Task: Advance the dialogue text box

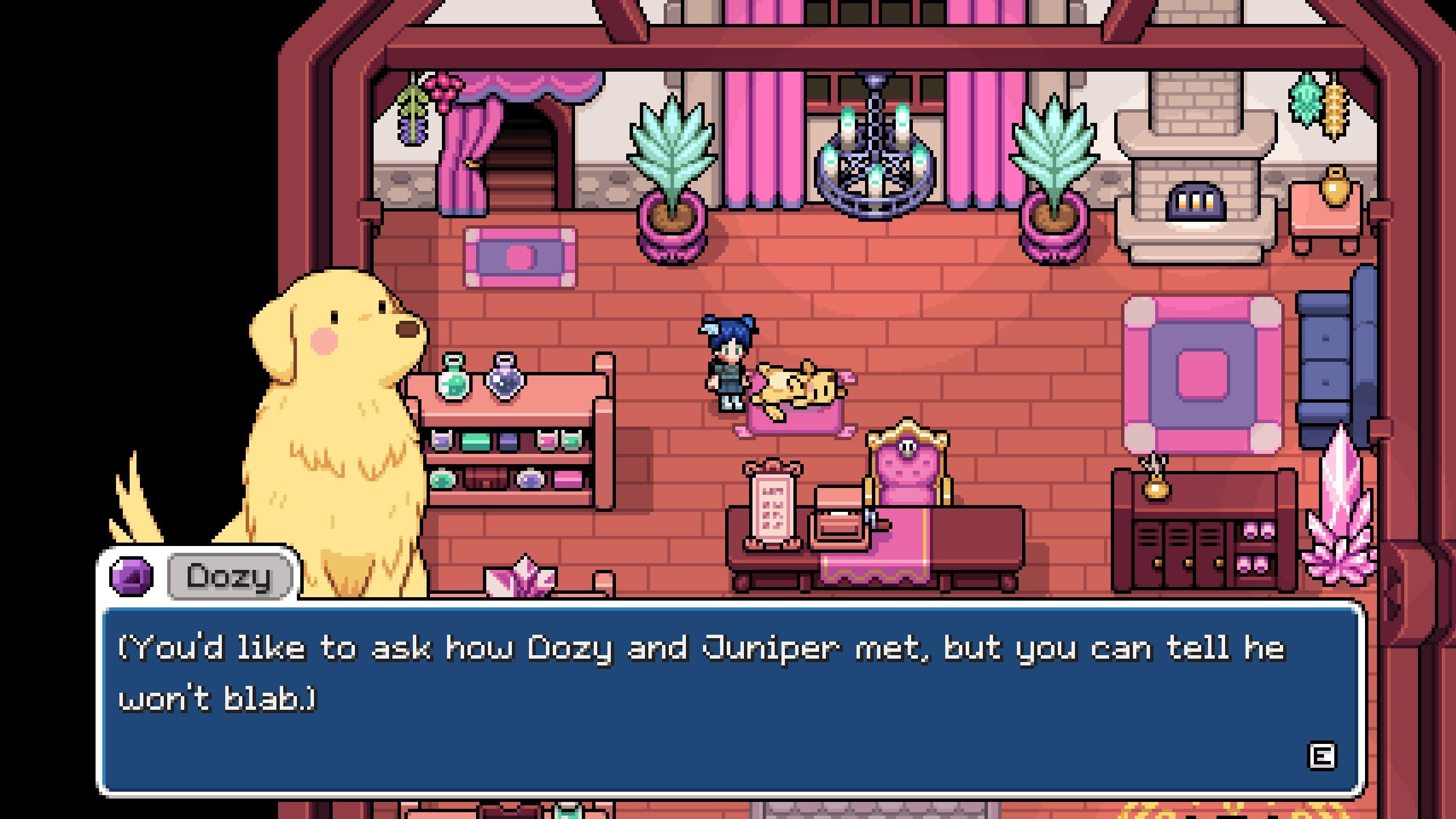Action: (1321, 756)
